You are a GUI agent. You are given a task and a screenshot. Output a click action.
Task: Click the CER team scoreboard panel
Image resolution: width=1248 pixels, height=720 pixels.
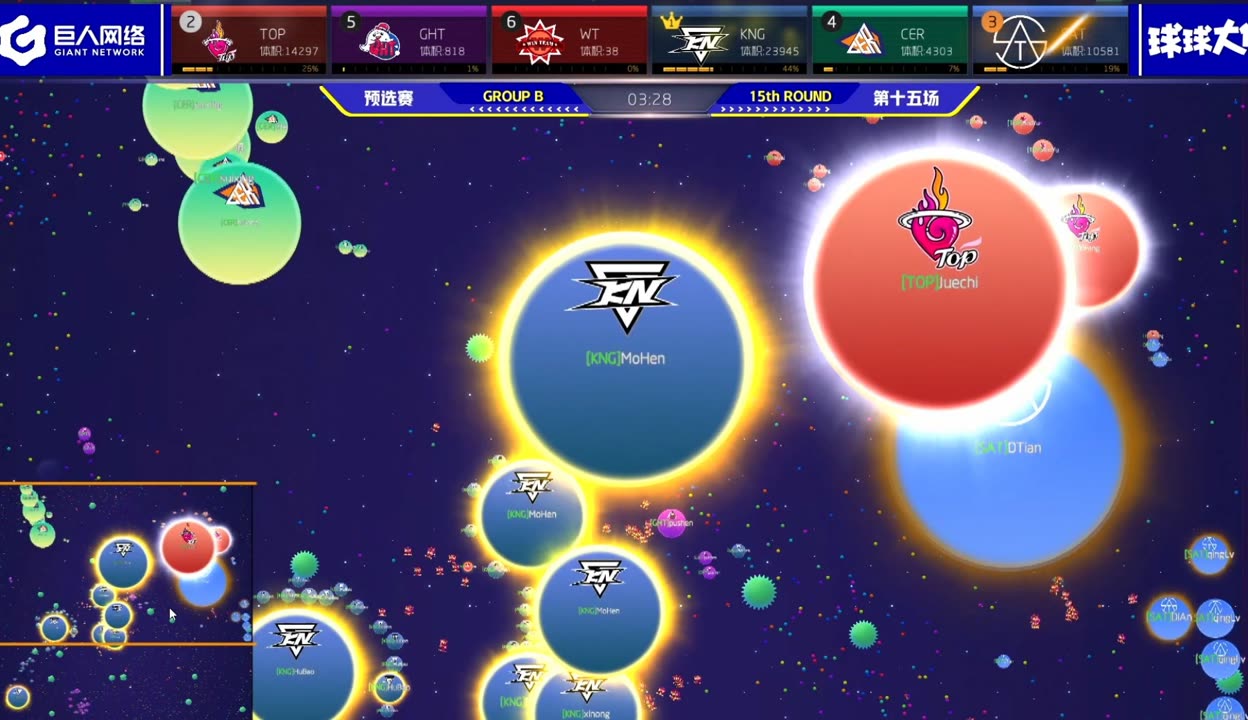tap(889, 40)
